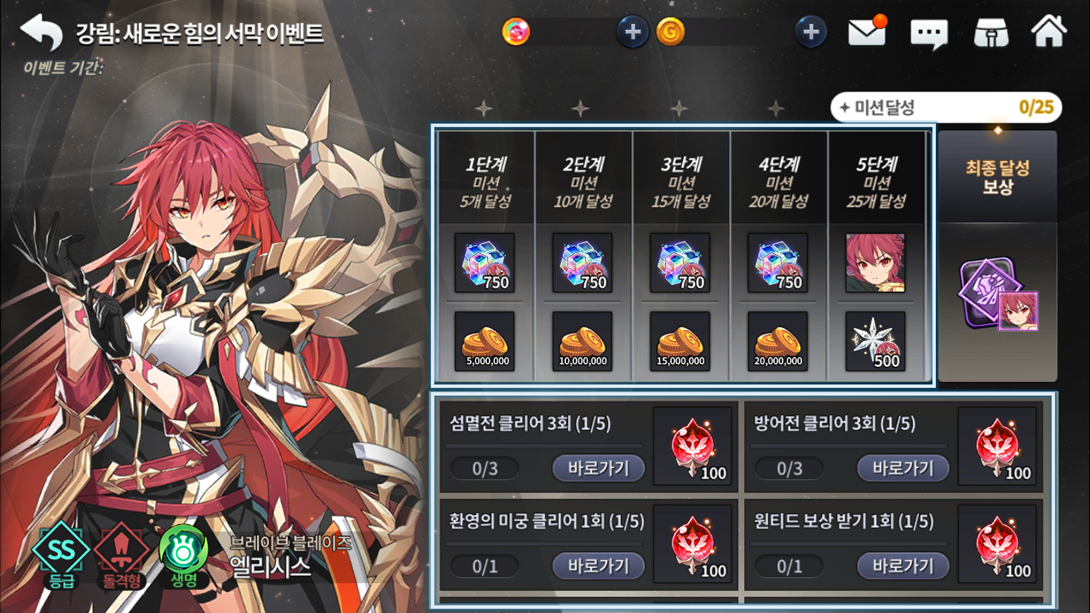Screen dimensions: 1090x613
Task: Go back using the return arrow
Action: pos(41,32)
